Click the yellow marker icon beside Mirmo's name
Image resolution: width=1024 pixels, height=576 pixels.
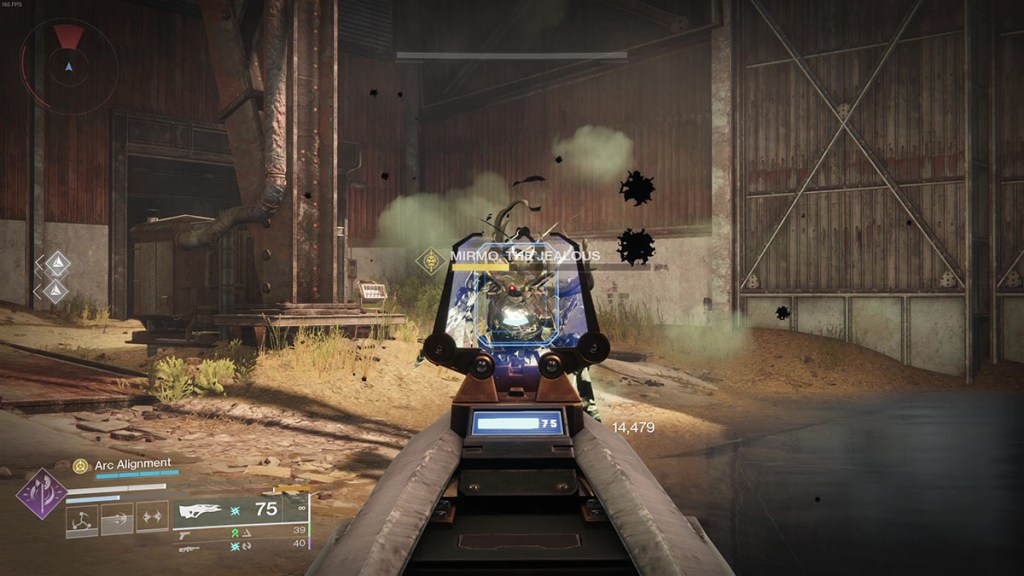pyautogui.click(x=431, y=262)
